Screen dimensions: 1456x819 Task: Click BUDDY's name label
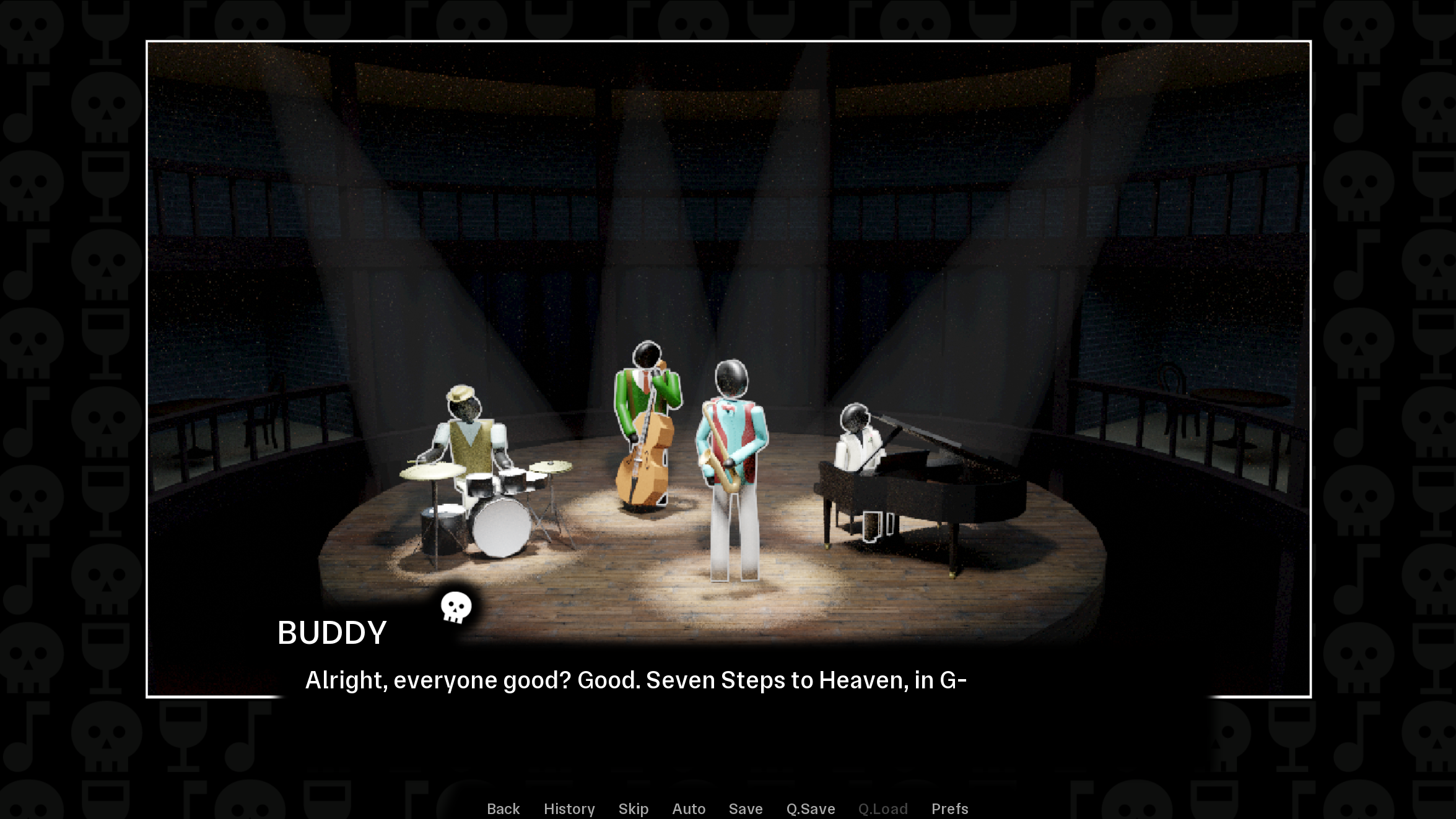click(332, 632)
